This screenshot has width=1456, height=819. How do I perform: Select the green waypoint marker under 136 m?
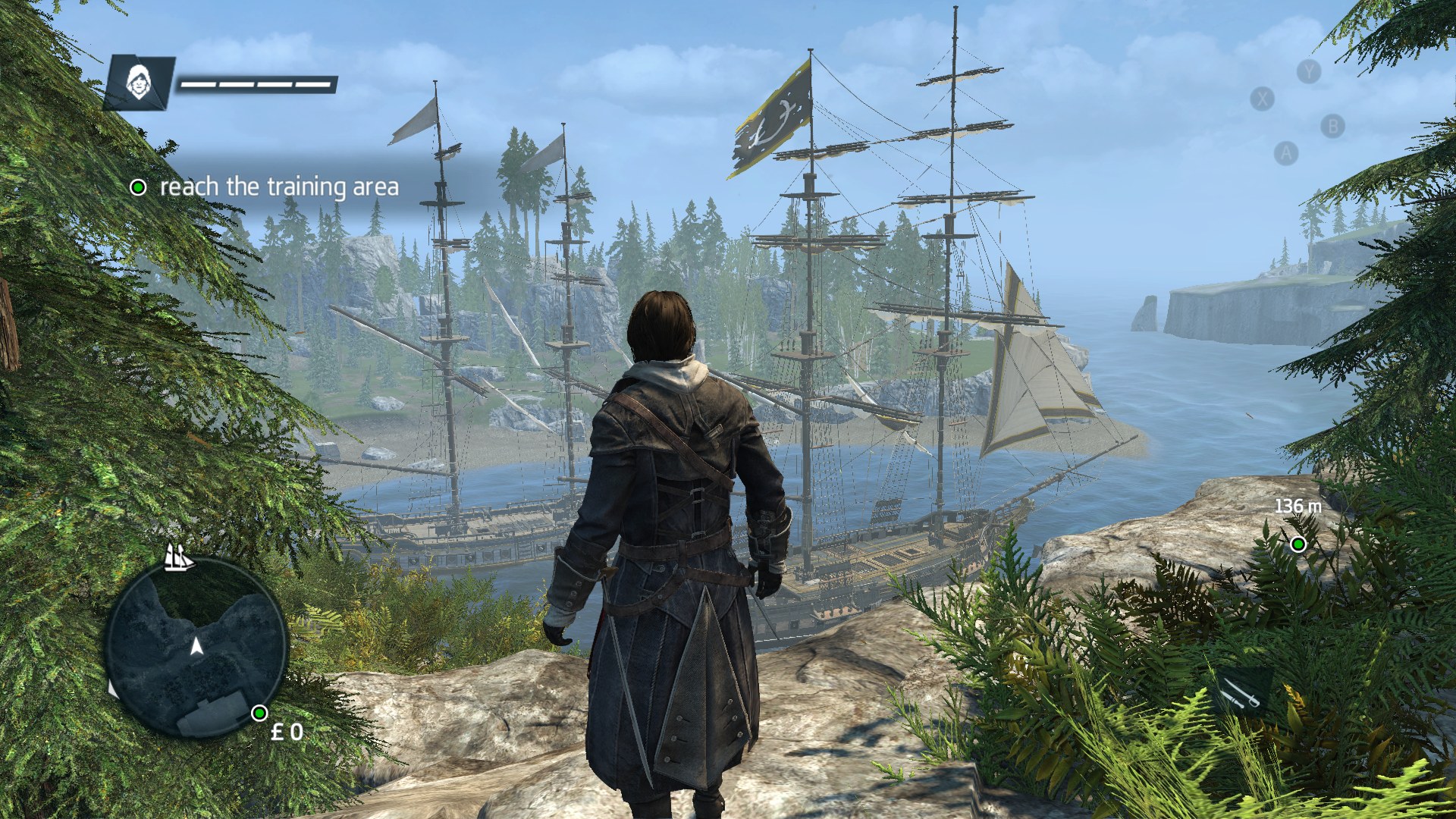(x=1298, y=544)
